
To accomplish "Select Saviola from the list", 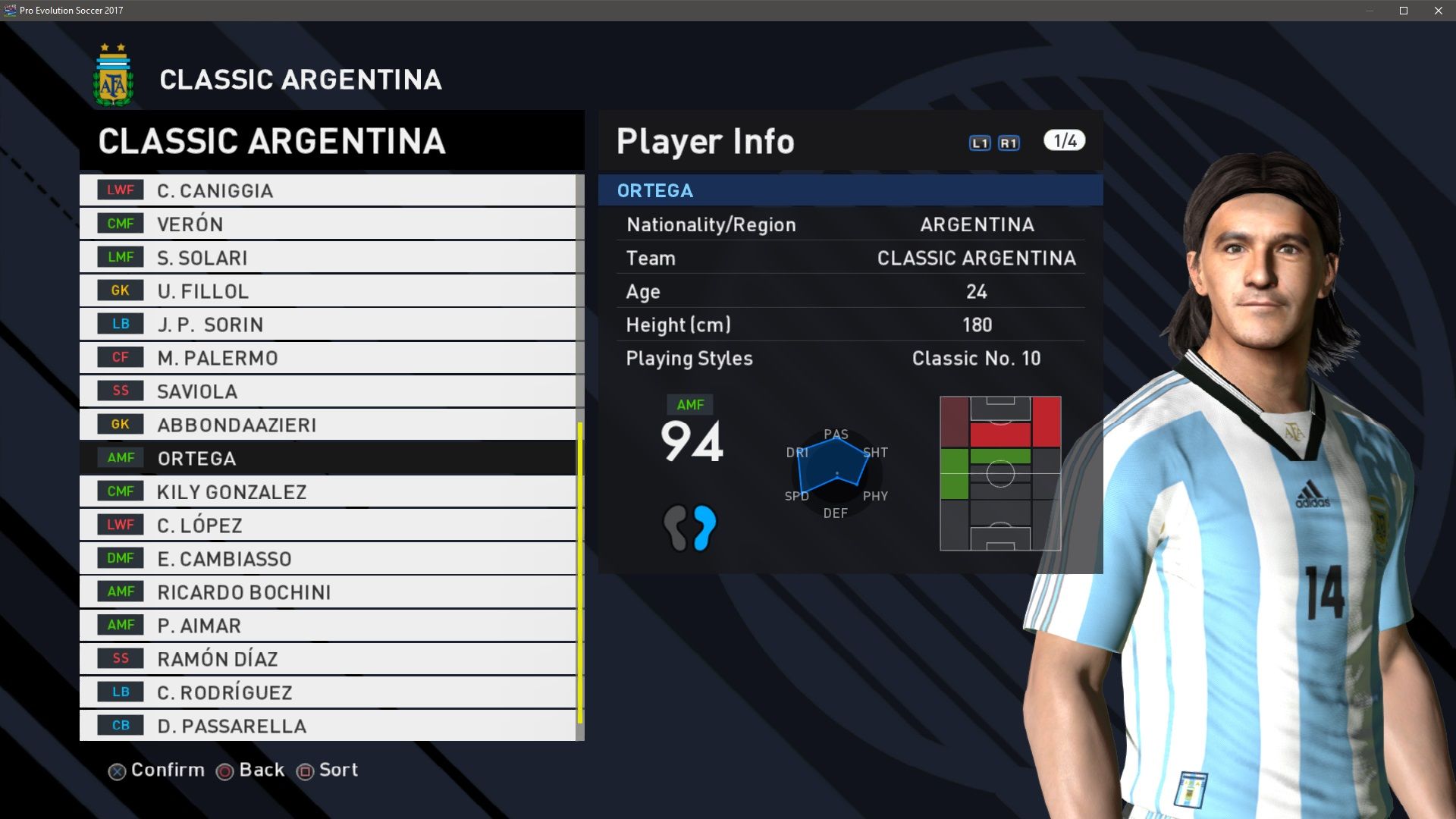I will tap(328, 391).
